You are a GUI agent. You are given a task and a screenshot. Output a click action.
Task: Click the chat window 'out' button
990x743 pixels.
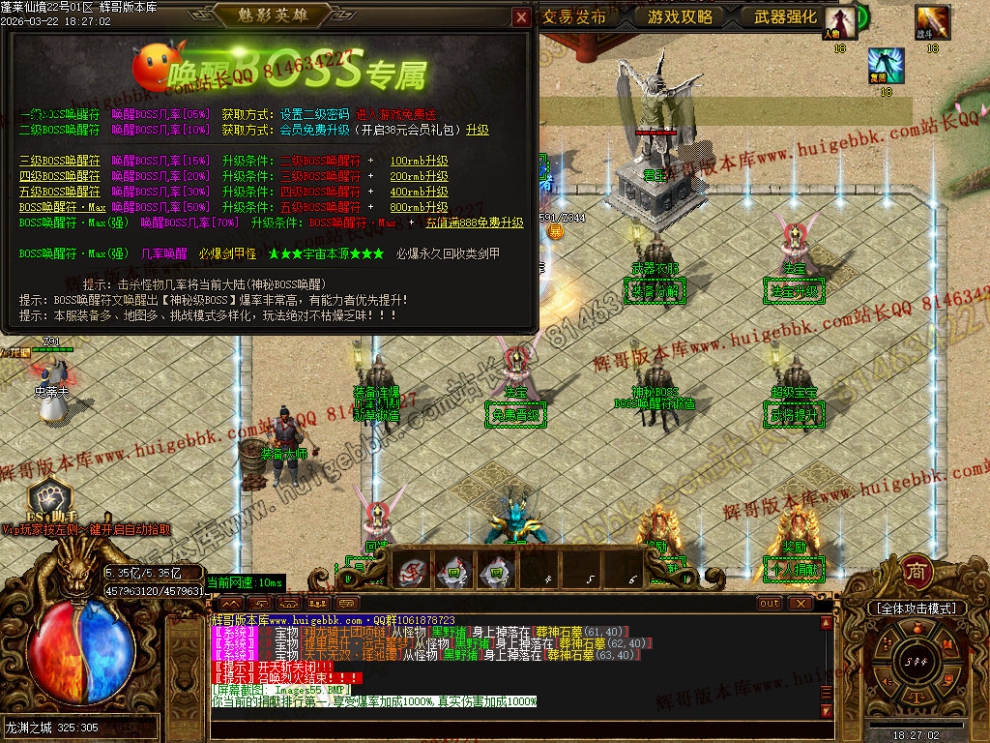click(x=769, y=603)
